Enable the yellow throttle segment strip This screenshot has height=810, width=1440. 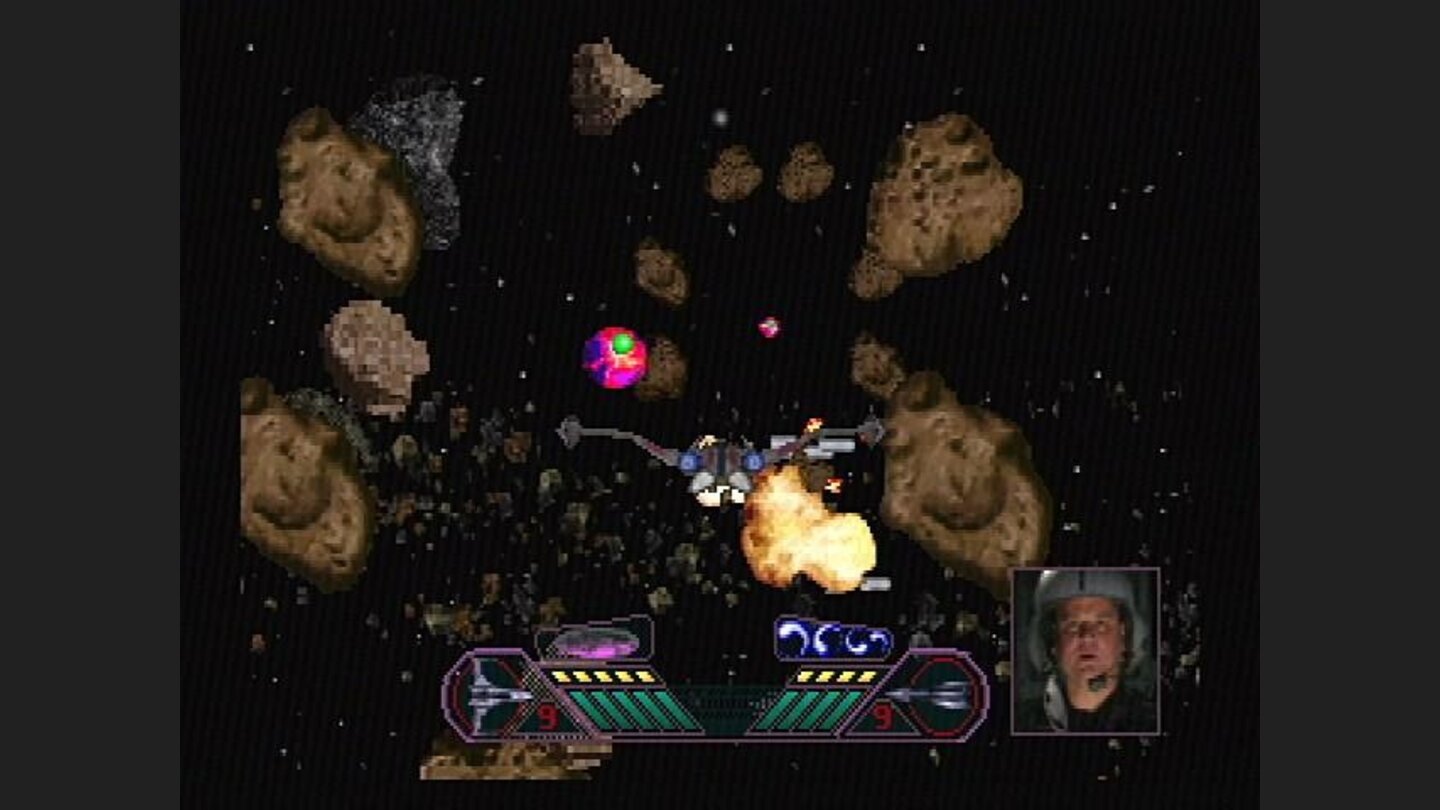[600, 677]
